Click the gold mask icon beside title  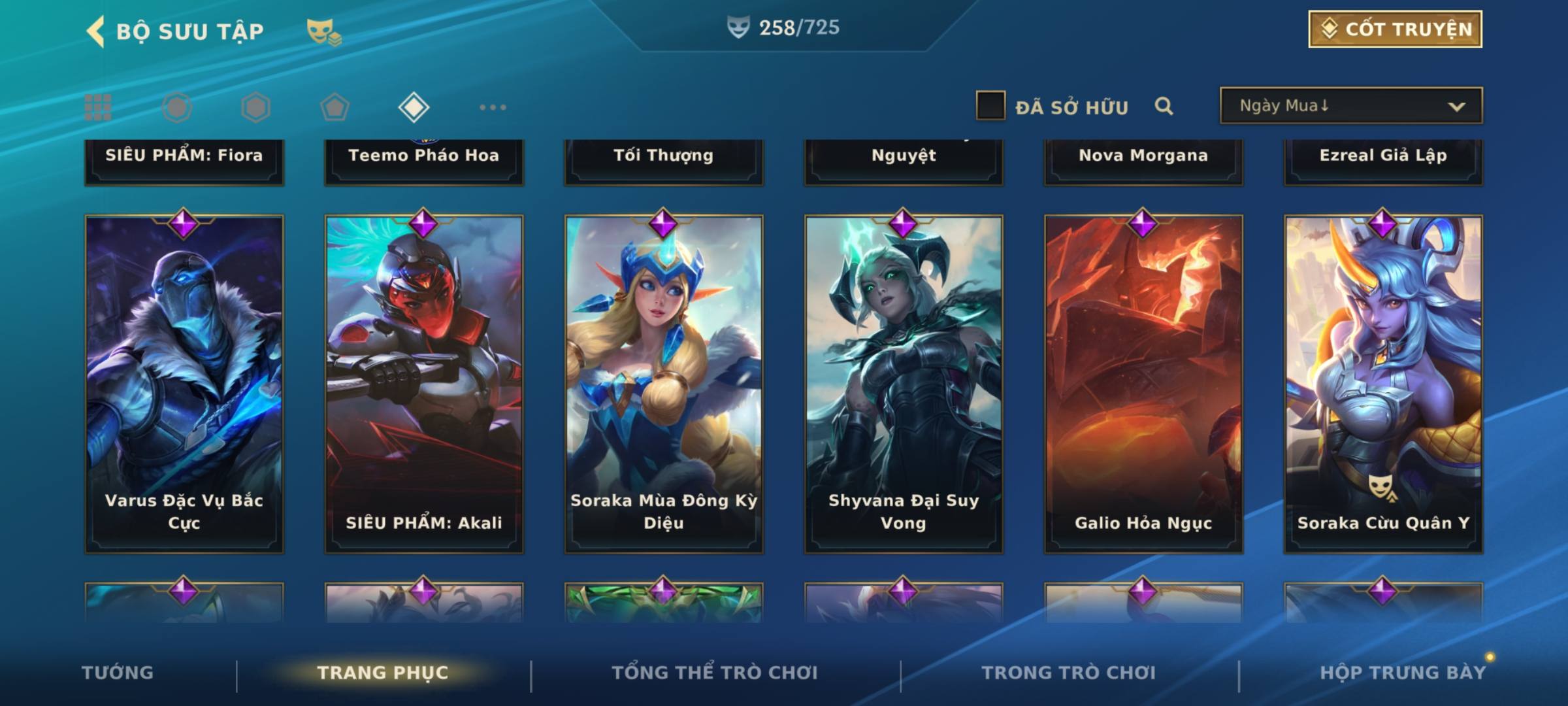[323, 31]
